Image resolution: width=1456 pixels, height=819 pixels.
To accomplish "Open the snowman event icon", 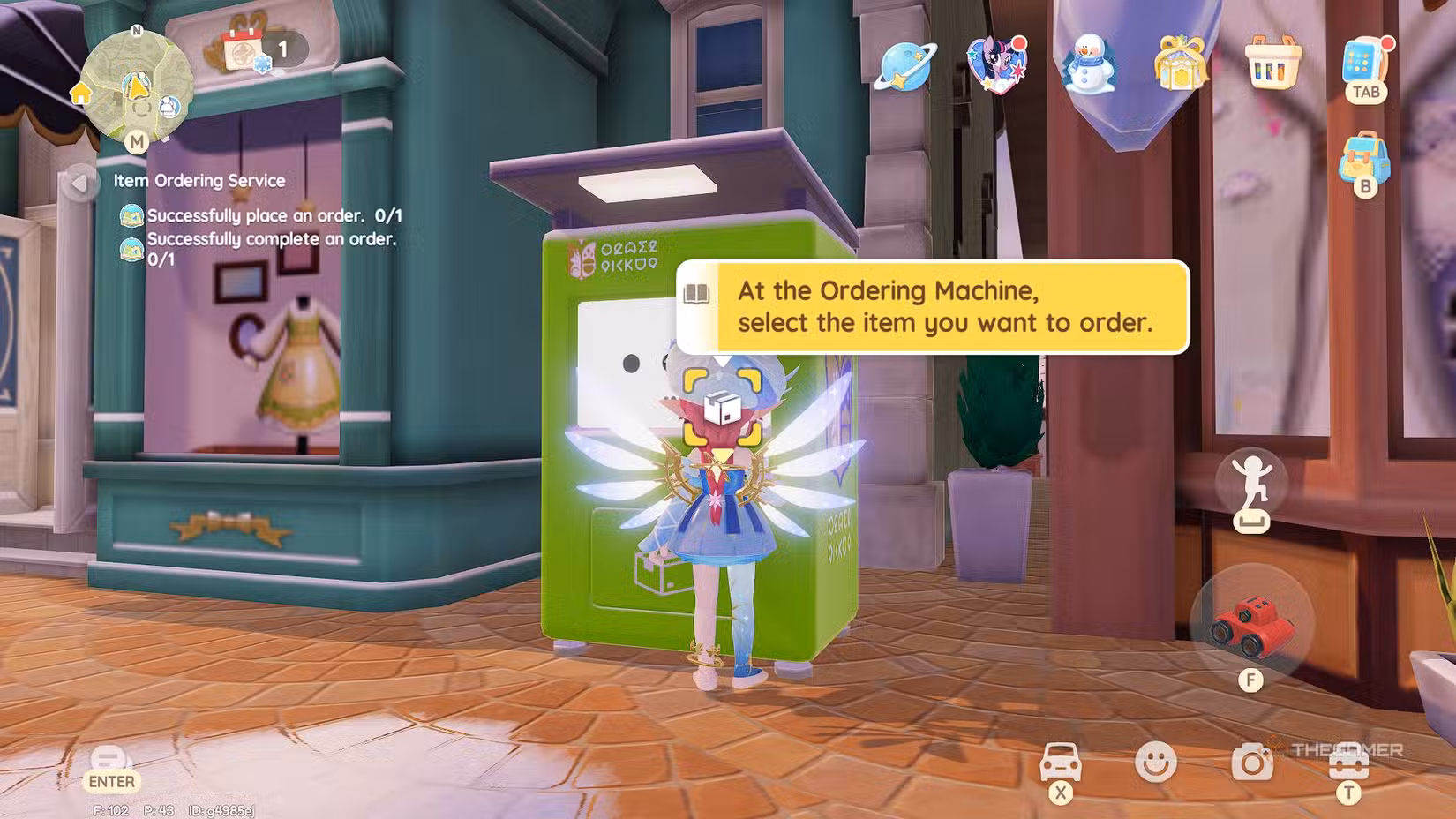I will [x=1089, y=65].
